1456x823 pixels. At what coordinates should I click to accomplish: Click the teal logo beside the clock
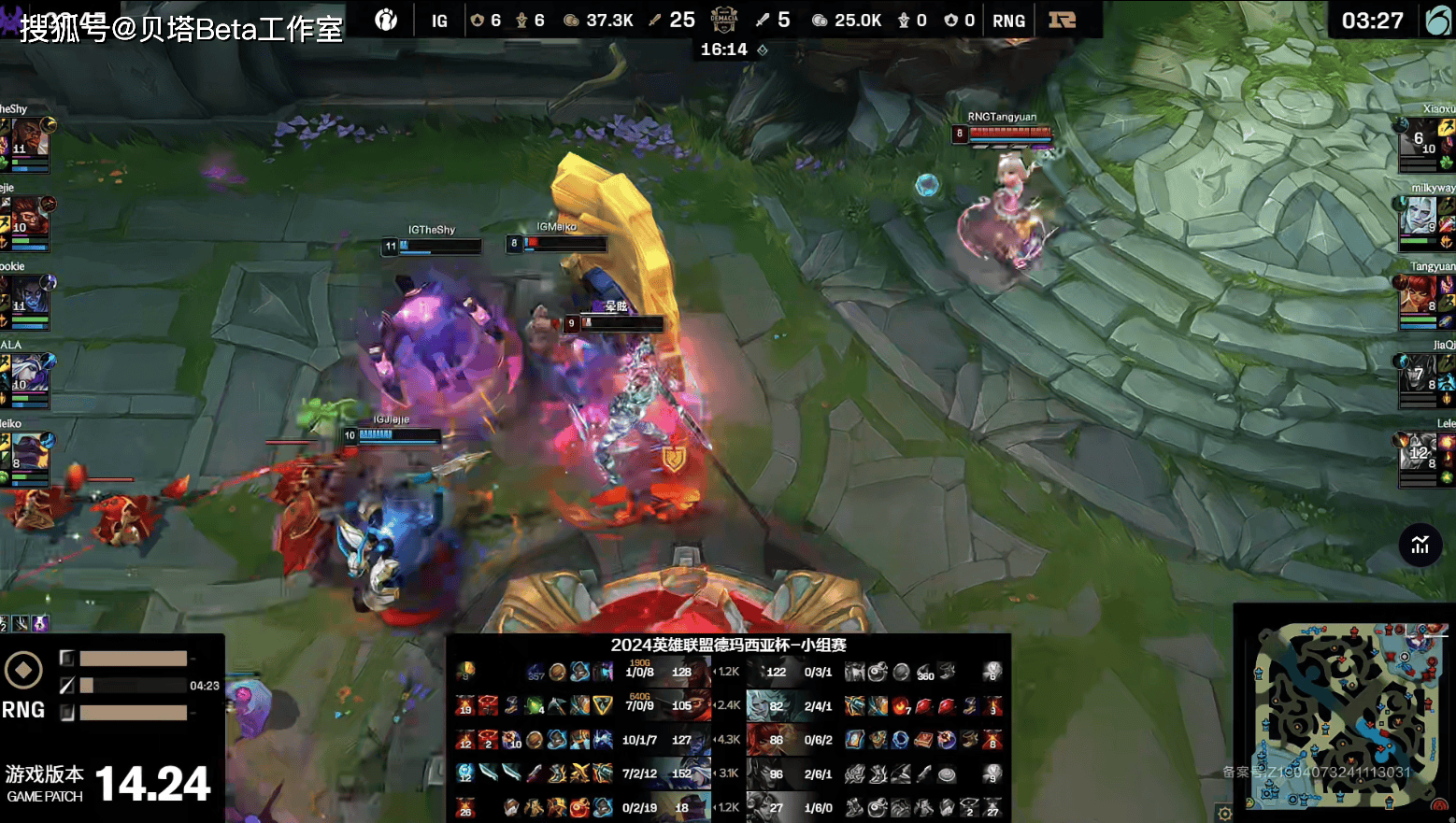(1437, 20)
